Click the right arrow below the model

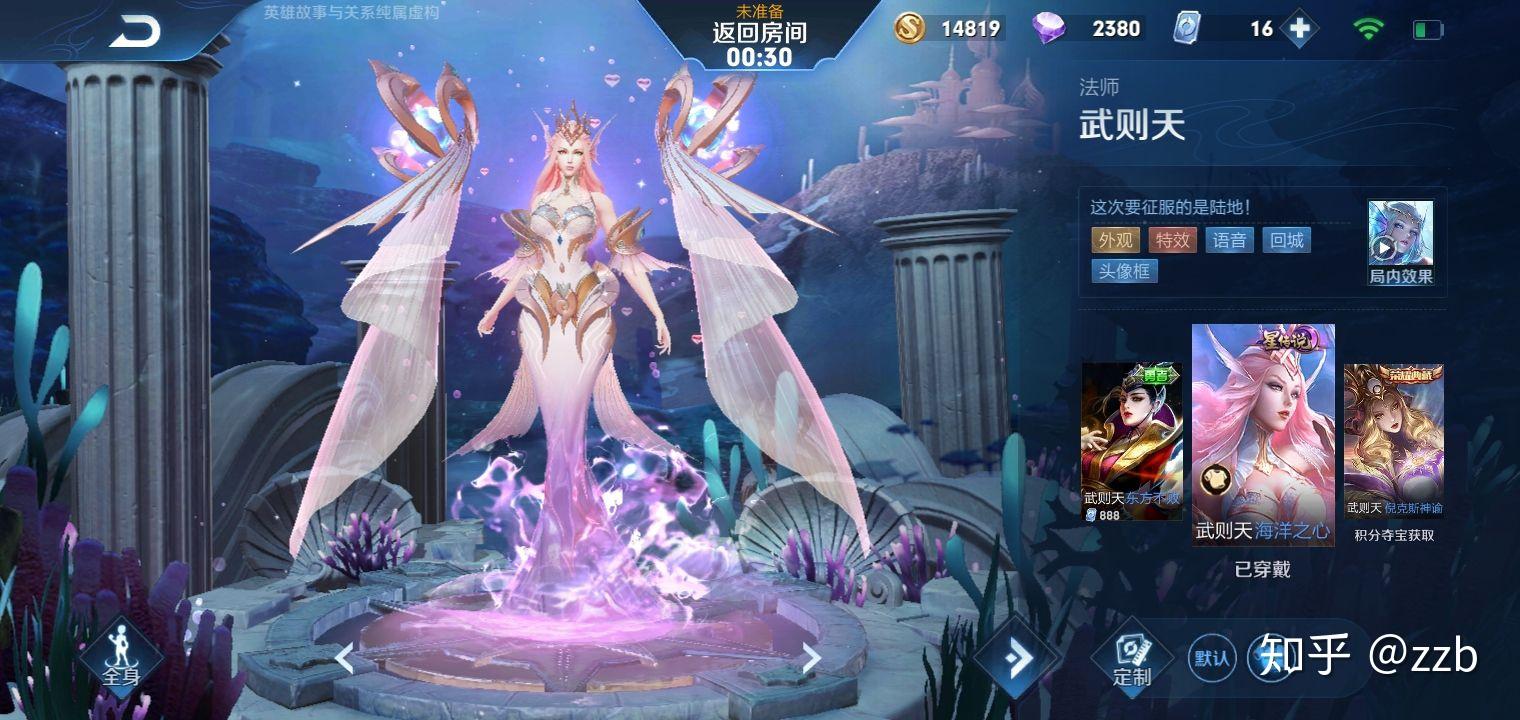pos(811,657)
